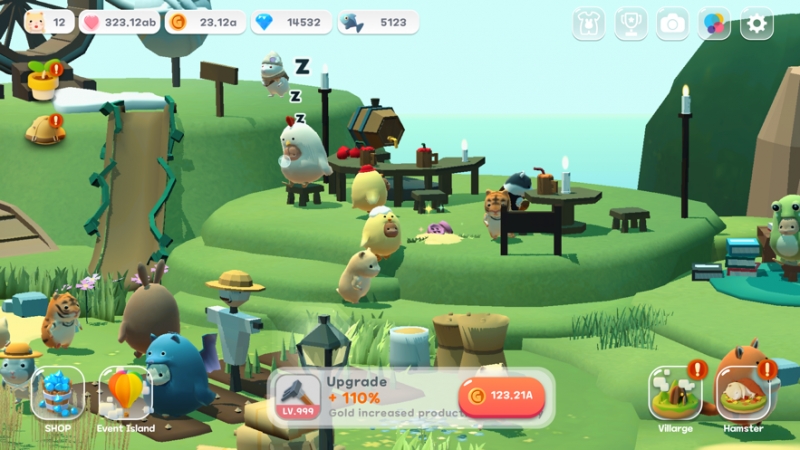View the trophy achievements
This screenshot has width=800, height=450.
coord(630,23)
